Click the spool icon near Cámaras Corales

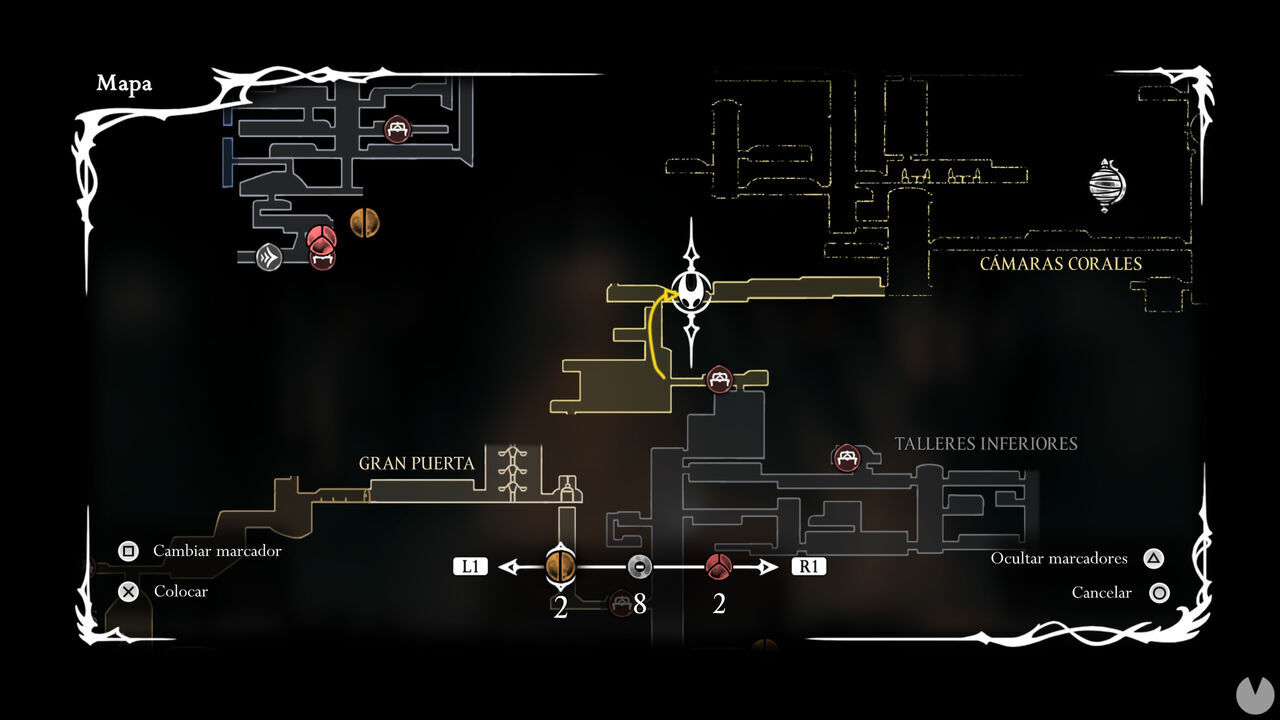coord(1106,186)
